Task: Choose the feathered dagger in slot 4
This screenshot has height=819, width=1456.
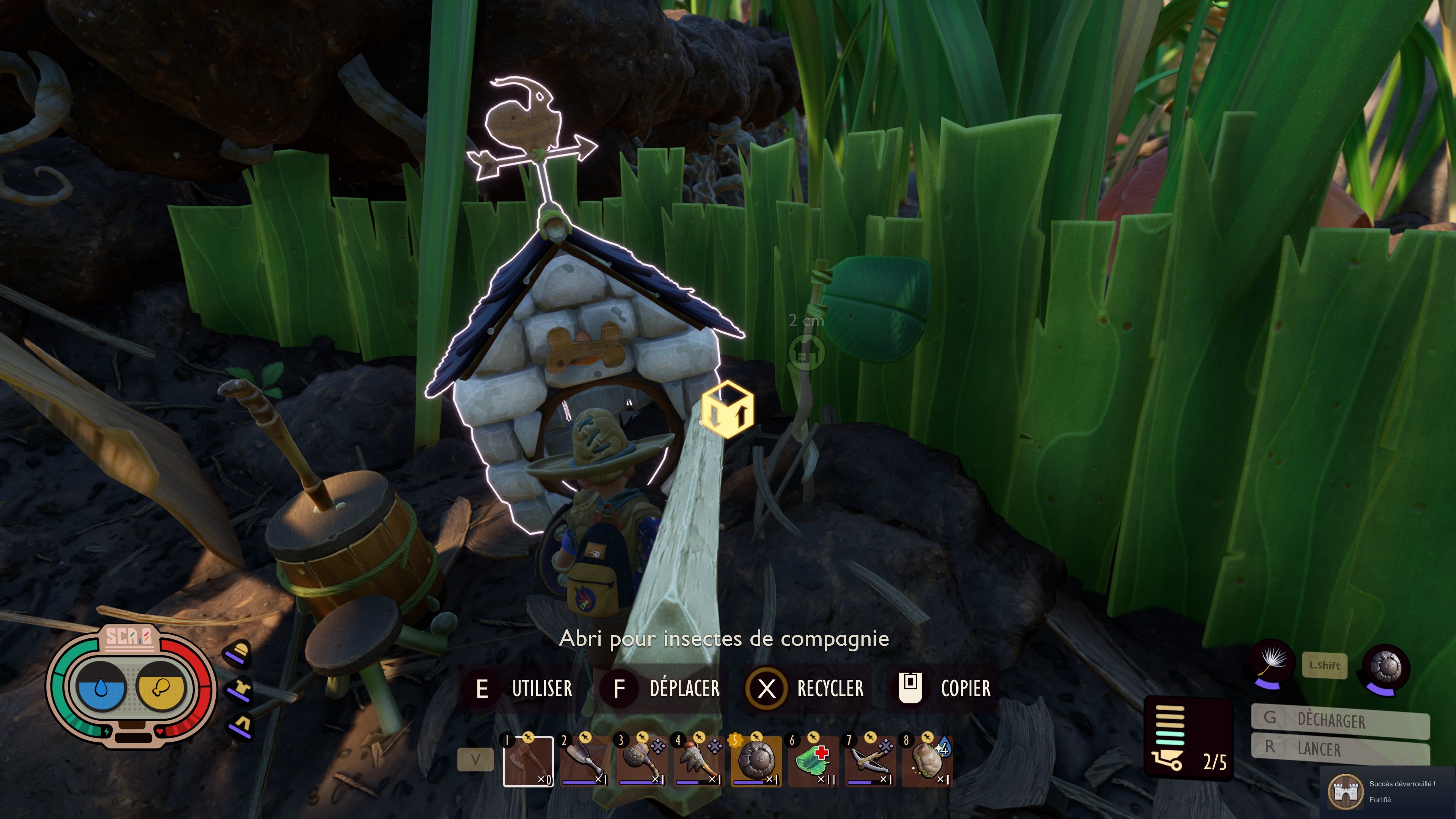Action: tap(699, 761)
